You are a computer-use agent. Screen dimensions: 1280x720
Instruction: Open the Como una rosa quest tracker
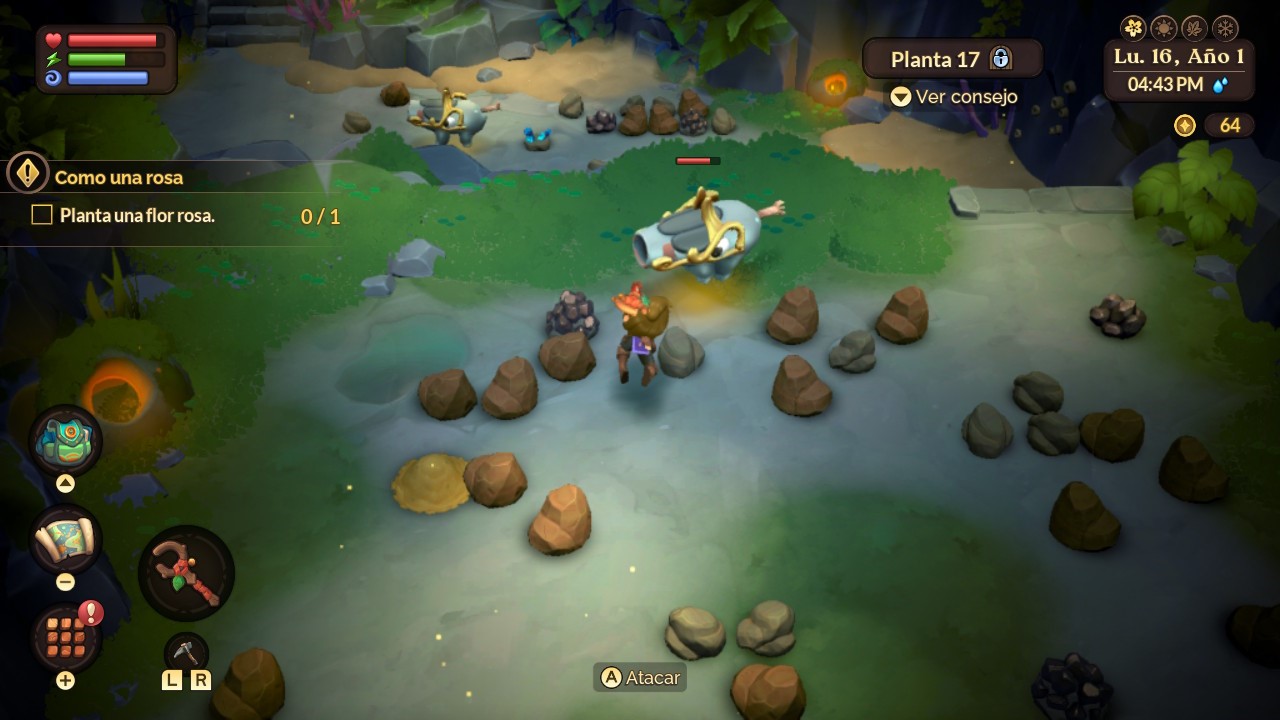coord(119,177)
